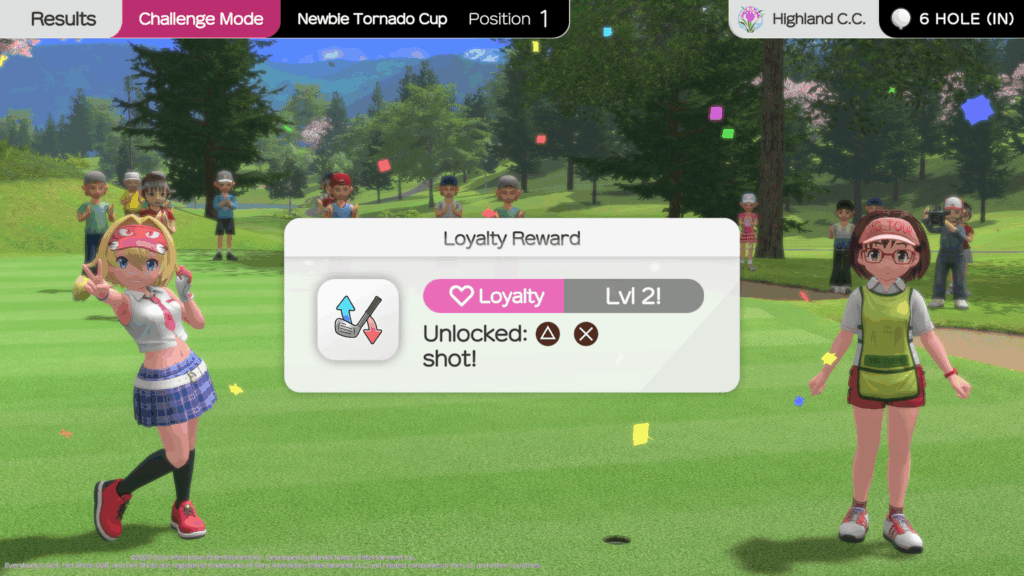
Task: Open the Results header tab
Action: pyautogui.click(x=63, y=19)
